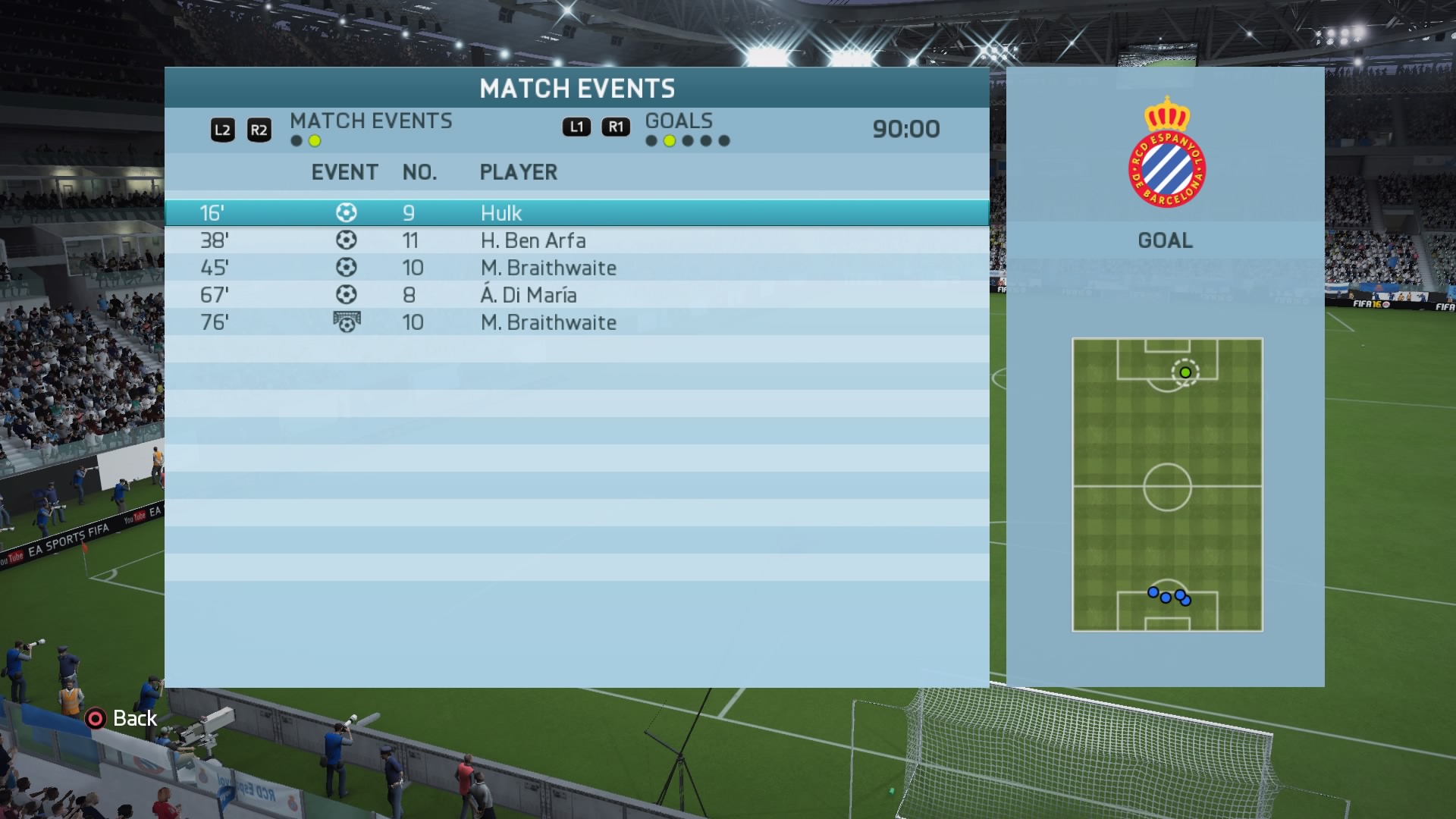The image size is (1456, 819).
Task: Select M. Braithwaite's 76' event row
Action: [x=576, y=322]
